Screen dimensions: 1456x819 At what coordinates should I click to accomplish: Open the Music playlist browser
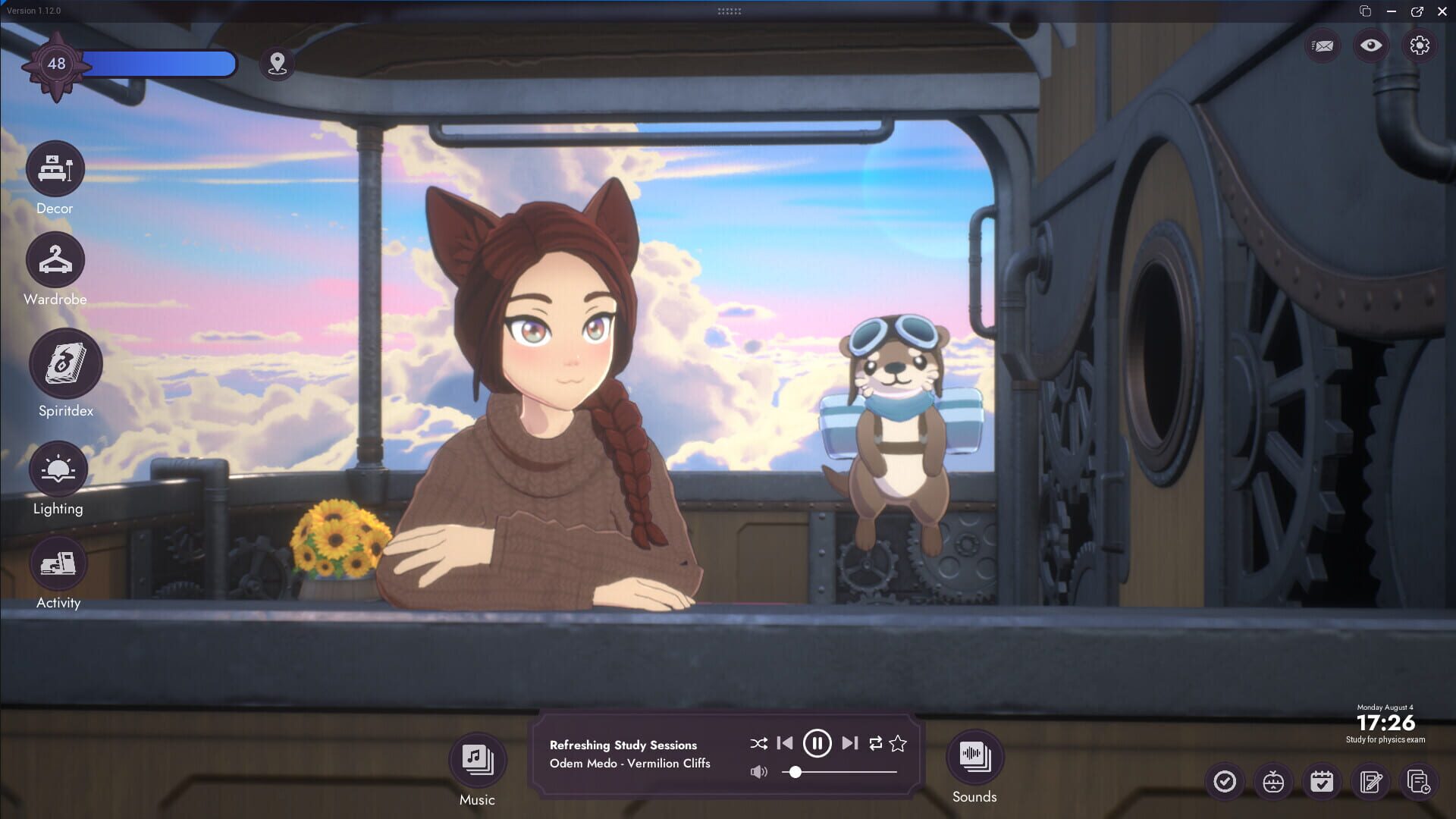pyautogui.click(x=476, y=758)
